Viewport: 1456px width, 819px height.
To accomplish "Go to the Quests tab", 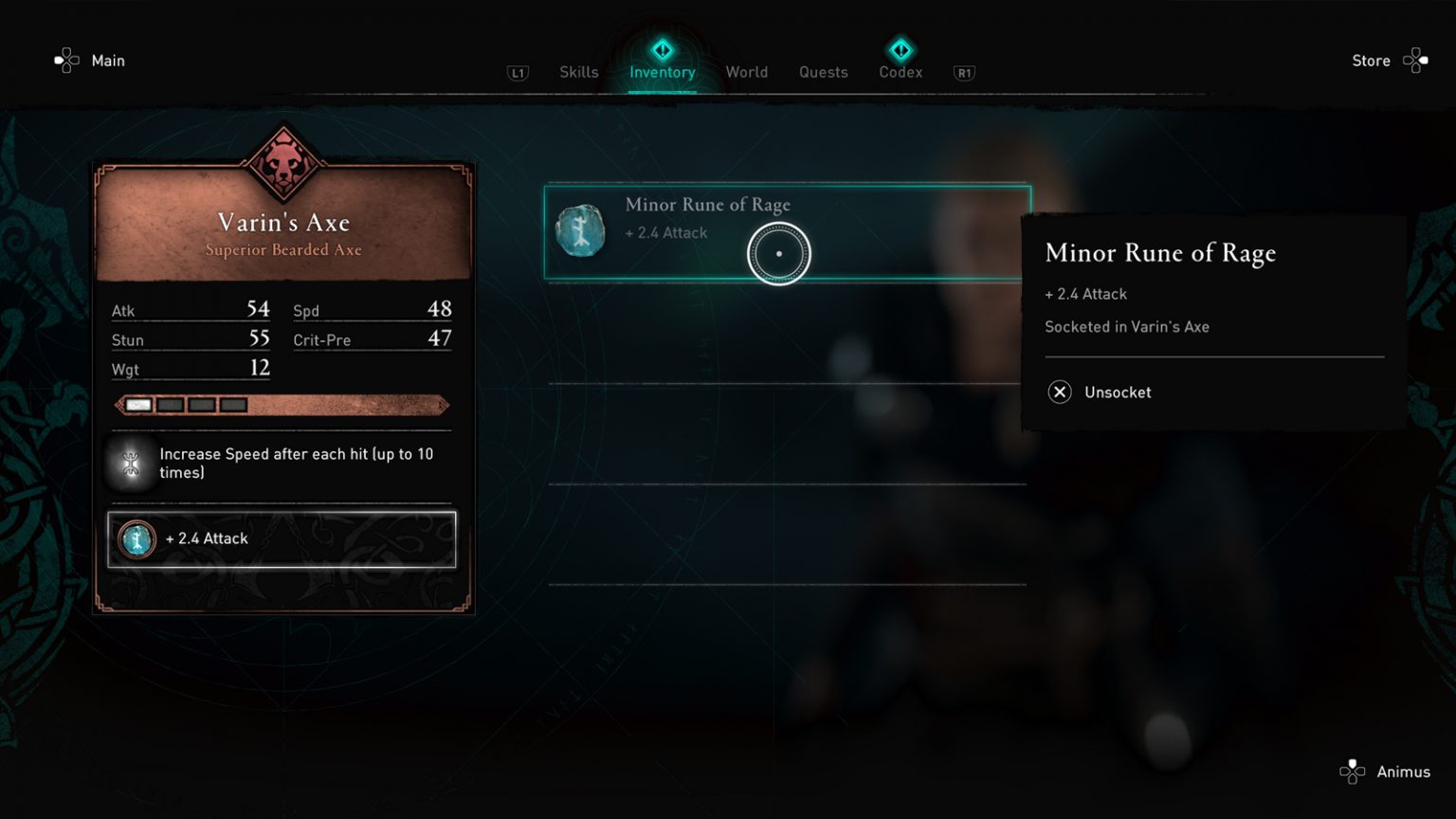I will click(823, 72).
